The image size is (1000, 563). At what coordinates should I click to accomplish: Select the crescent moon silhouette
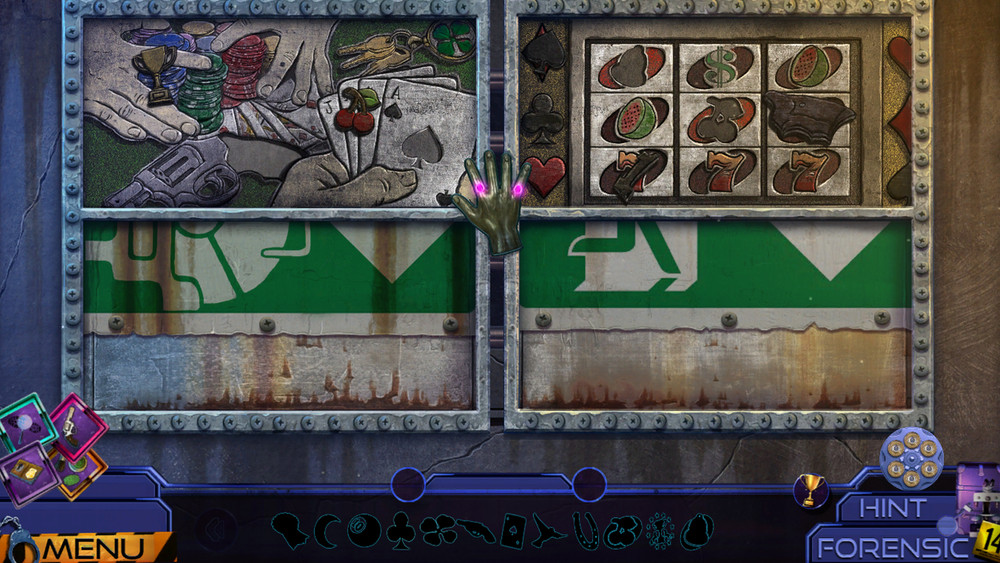[327, 529]
